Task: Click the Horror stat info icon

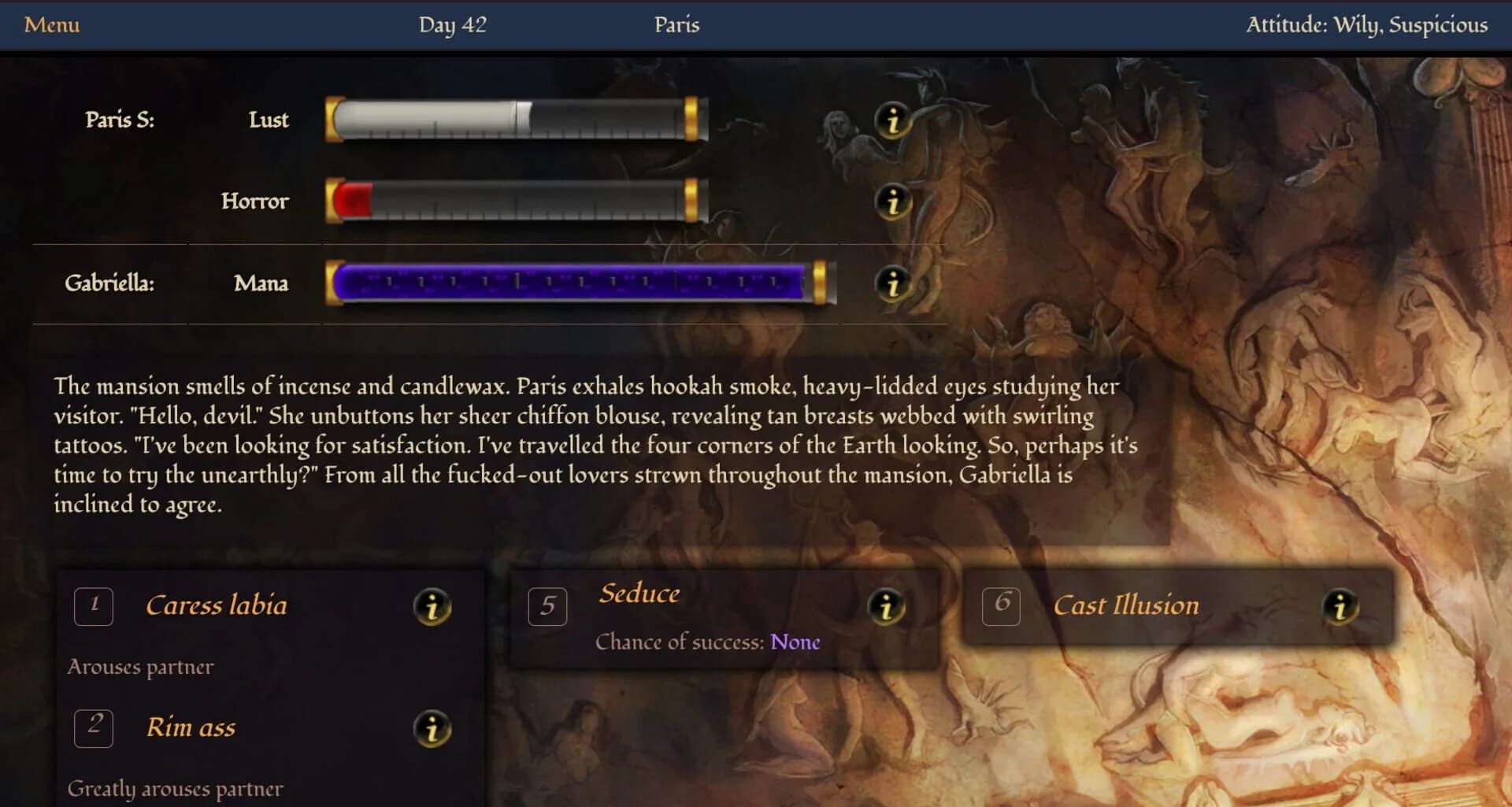Action: pyautogui.click(x=892, y=202)
